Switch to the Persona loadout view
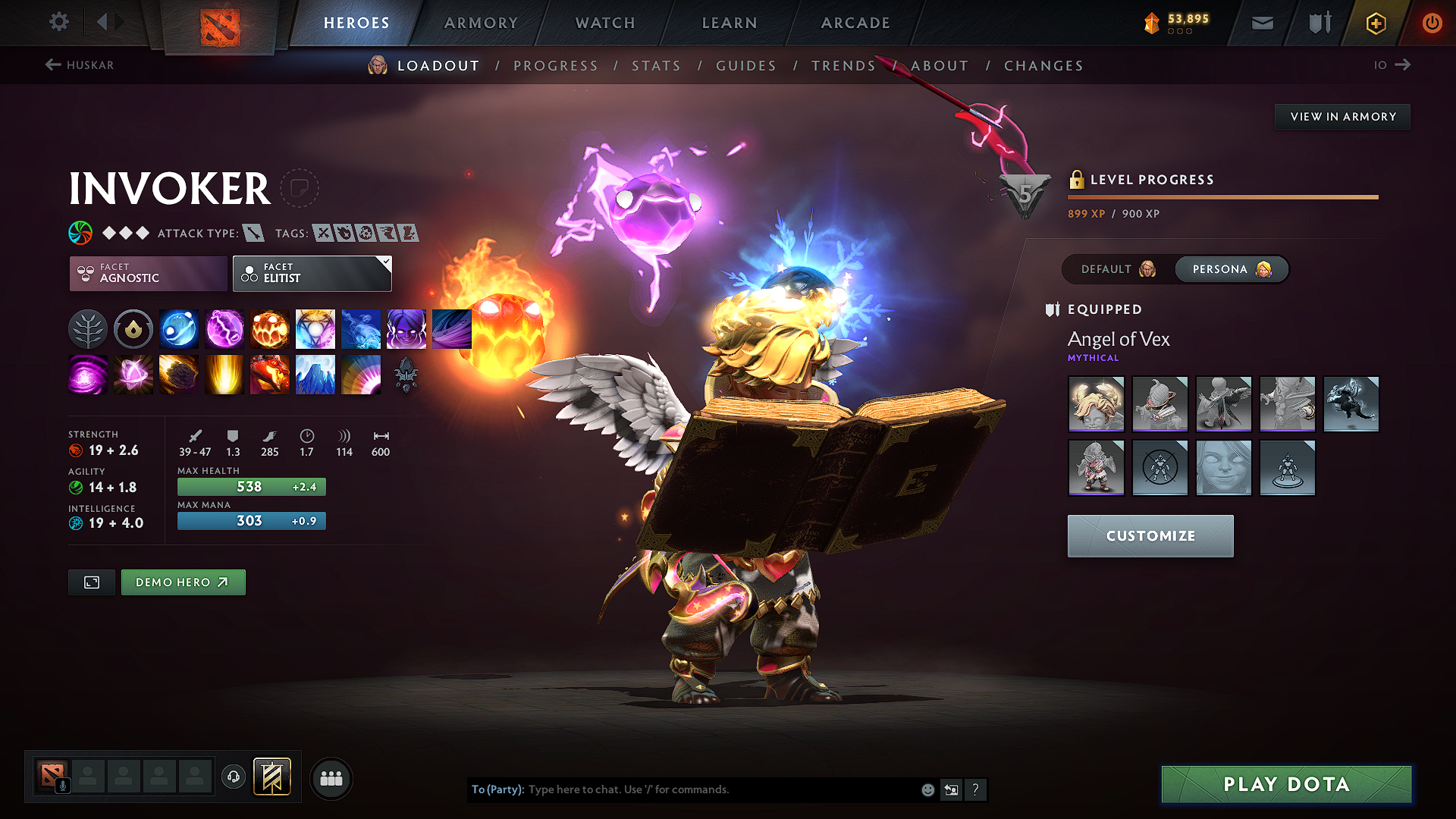The height and width of the screenshot is (819, 1456). [x=1230, y=269]
